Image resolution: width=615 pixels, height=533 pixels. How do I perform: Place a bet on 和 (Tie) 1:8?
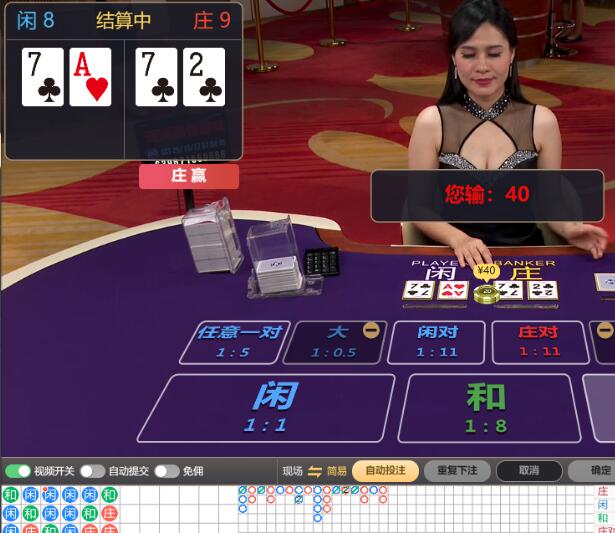(x=487, y=407)
